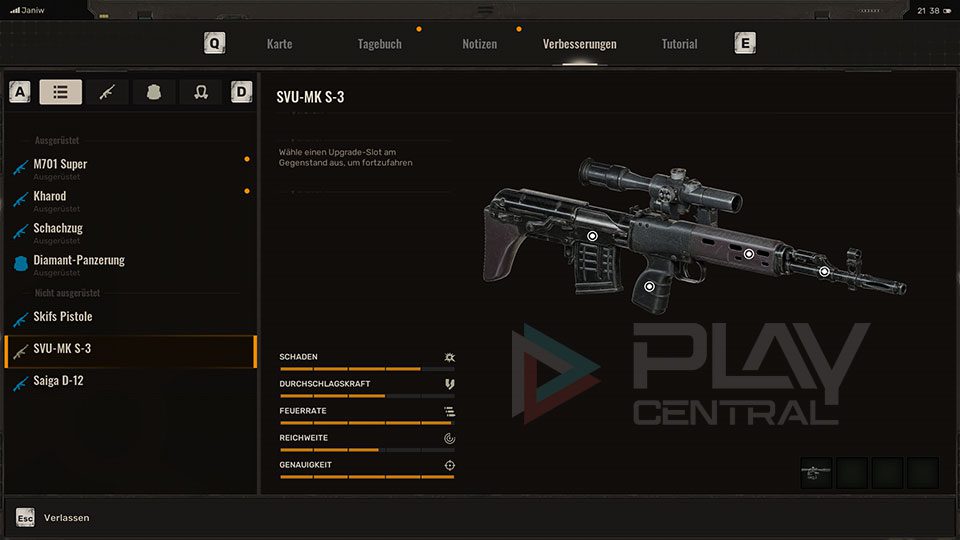Select M701 Super from the equipped list
This screenshot has width=960, height=540.
click(x=60, y=164)
